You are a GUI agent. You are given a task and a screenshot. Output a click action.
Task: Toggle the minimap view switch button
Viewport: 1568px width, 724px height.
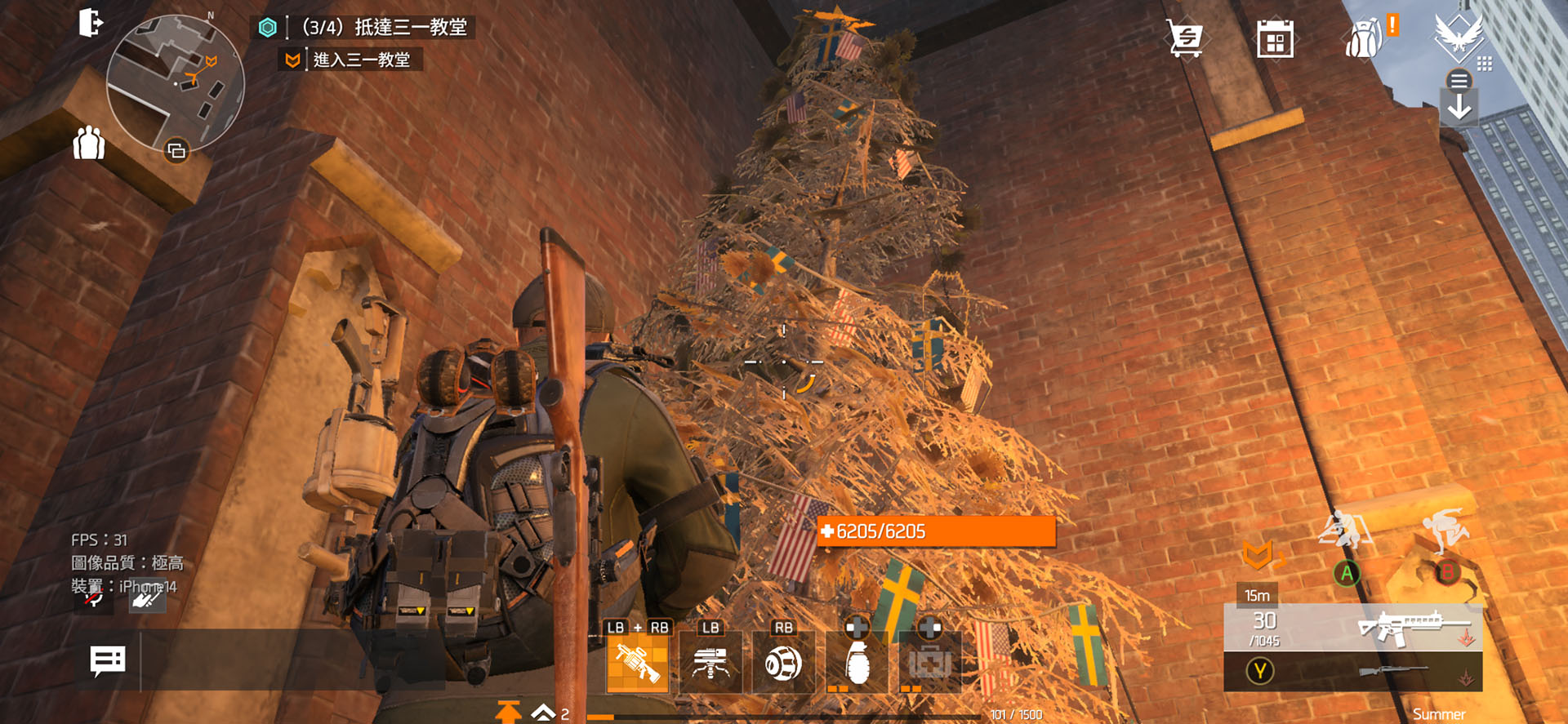point(176,151)
